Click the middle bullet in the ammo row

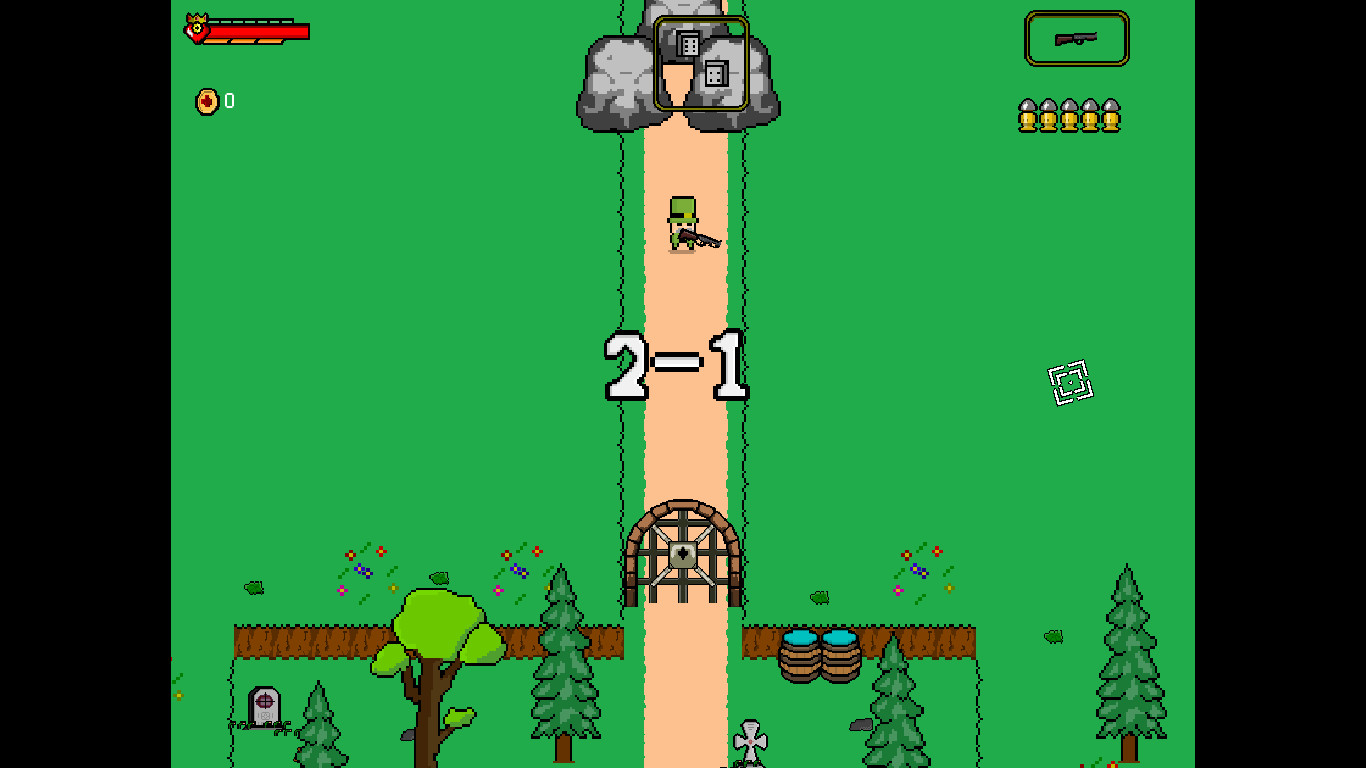(1068, 115)
